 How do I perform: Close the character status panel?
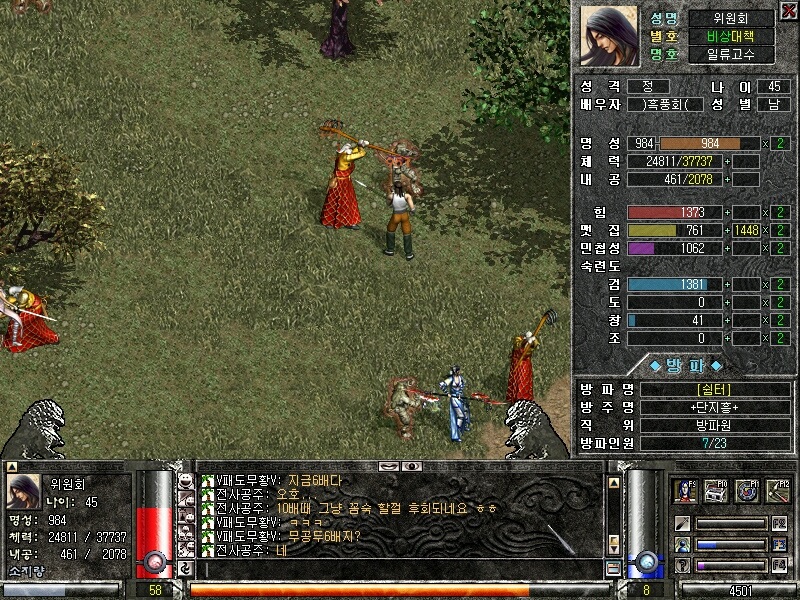[789, 10]
